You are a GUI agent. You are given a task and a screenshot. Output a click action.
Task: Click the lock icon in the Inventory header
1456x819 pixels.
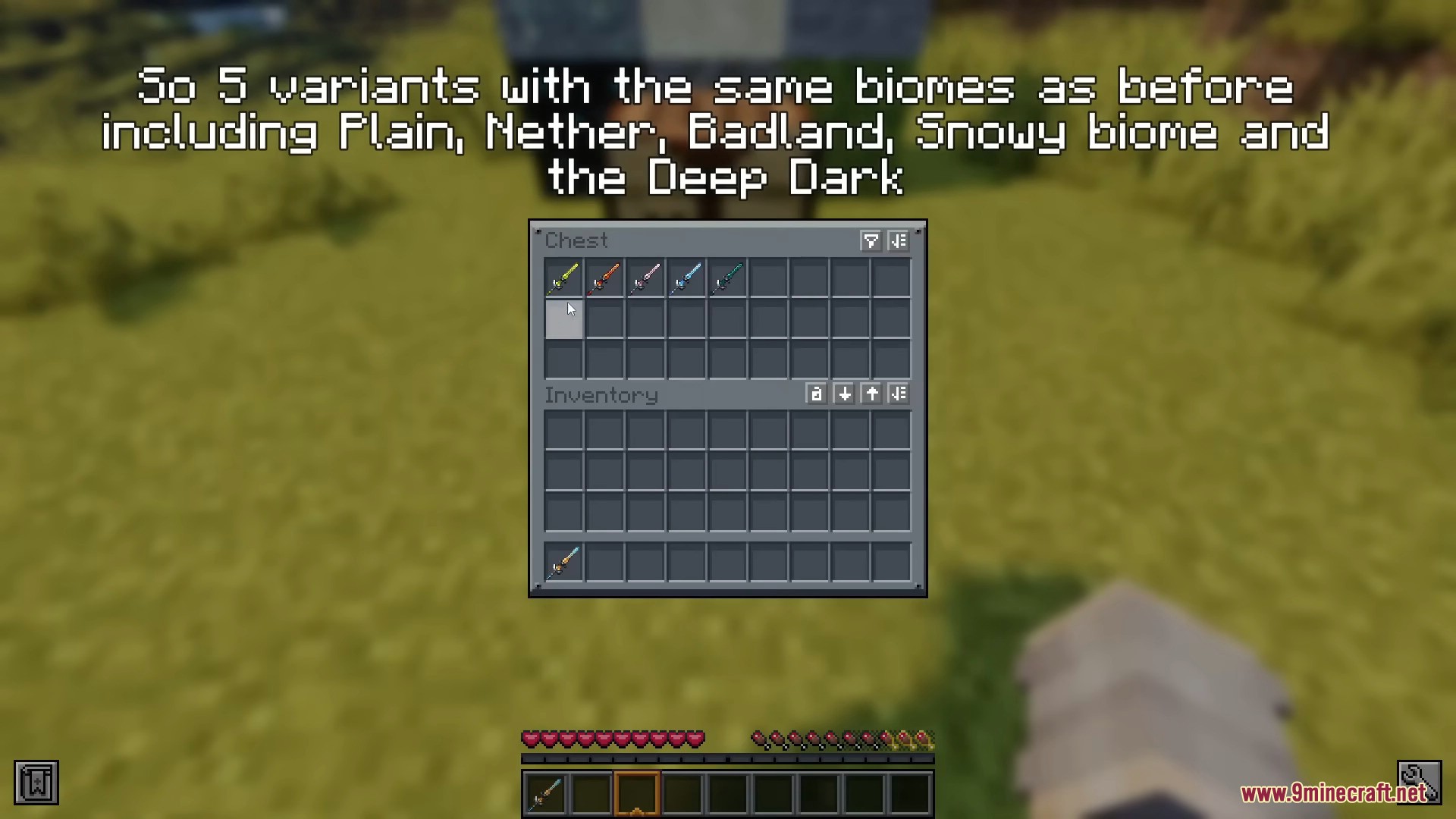click(x=816, y=394)
